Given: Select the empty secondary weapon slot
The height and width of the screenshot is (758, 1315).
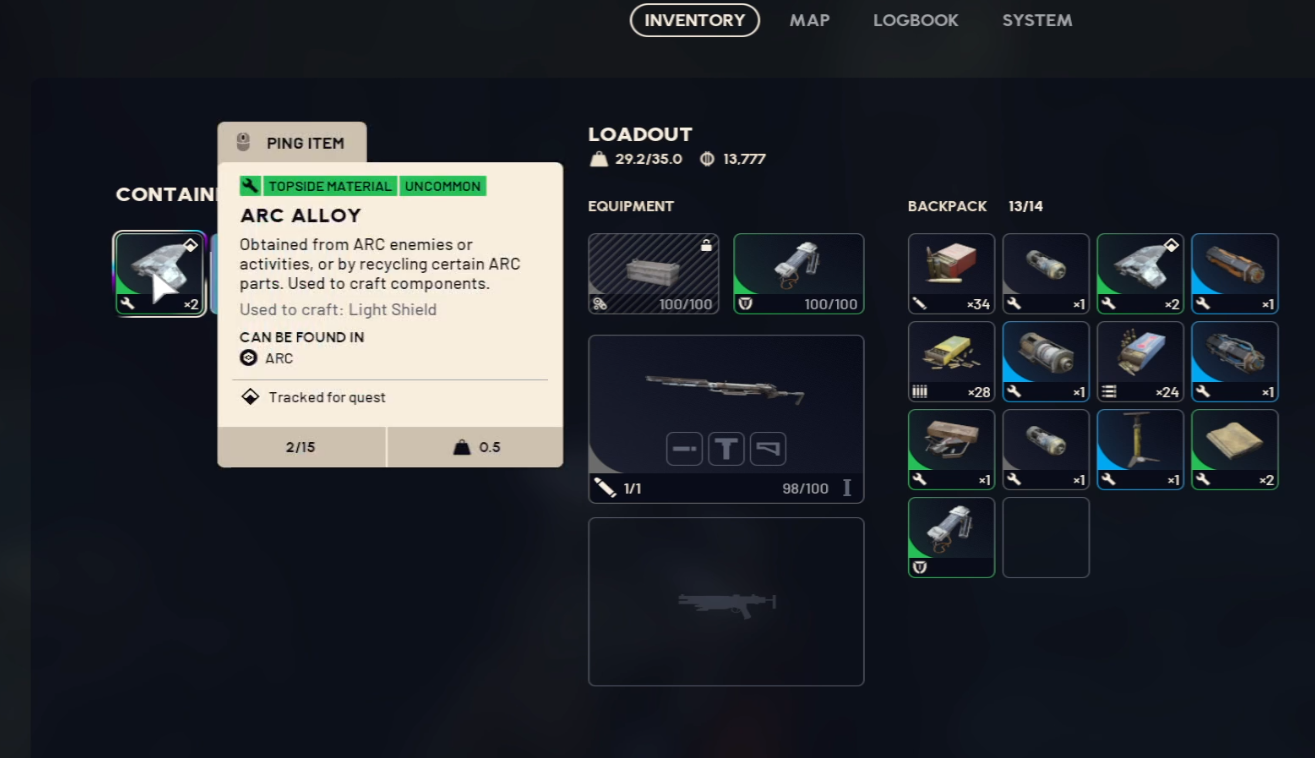Looking at the screenshot, I should (x=725, y=601).
